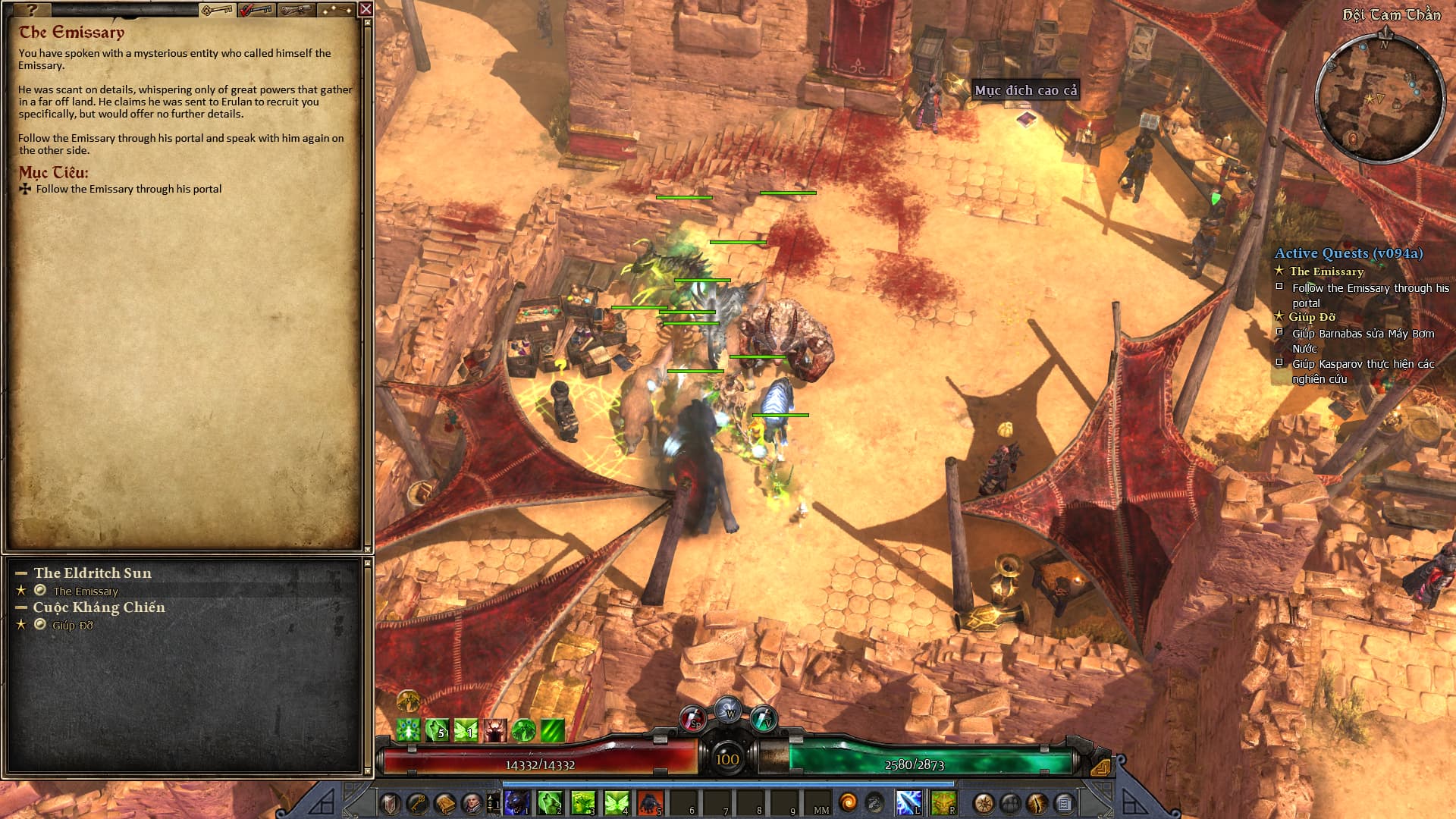Switch to the active quests key tab
This screenshot has height=819, width=1456.
[217, 10]
